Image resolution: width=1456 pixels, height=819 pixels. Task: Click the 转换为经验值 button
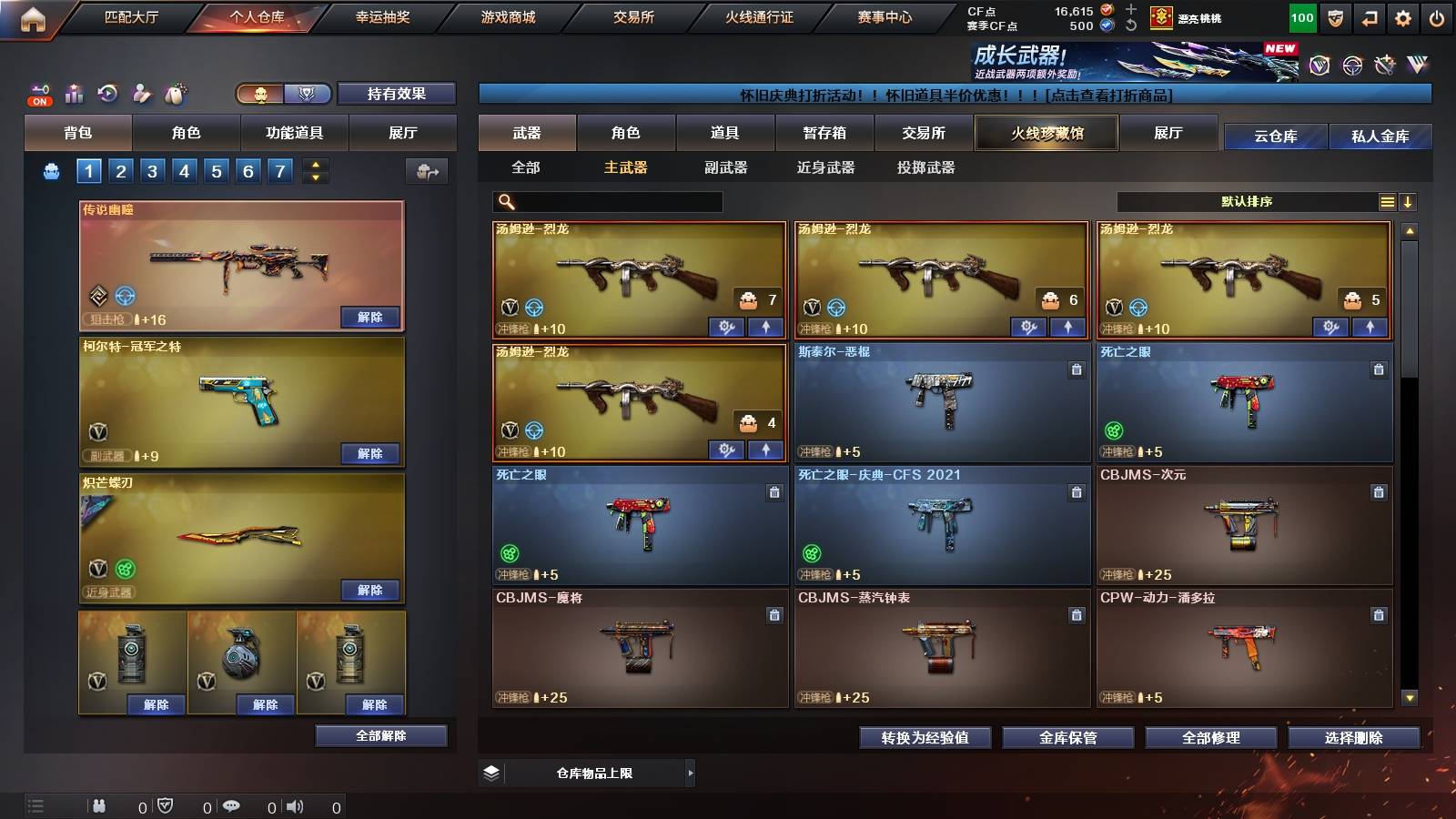point(925,738)
